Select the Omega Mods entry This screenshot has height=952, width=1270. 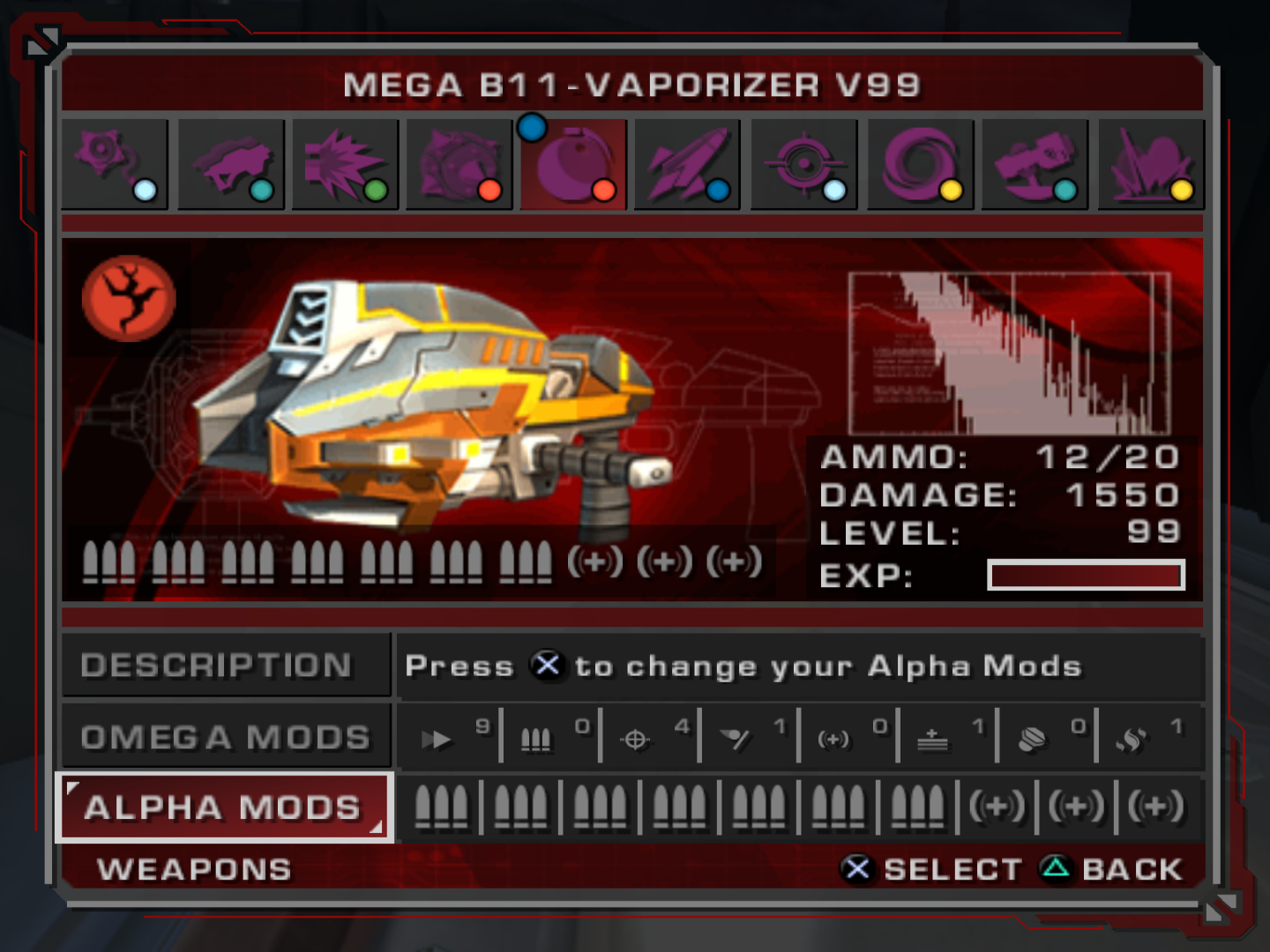coord(226,737)
